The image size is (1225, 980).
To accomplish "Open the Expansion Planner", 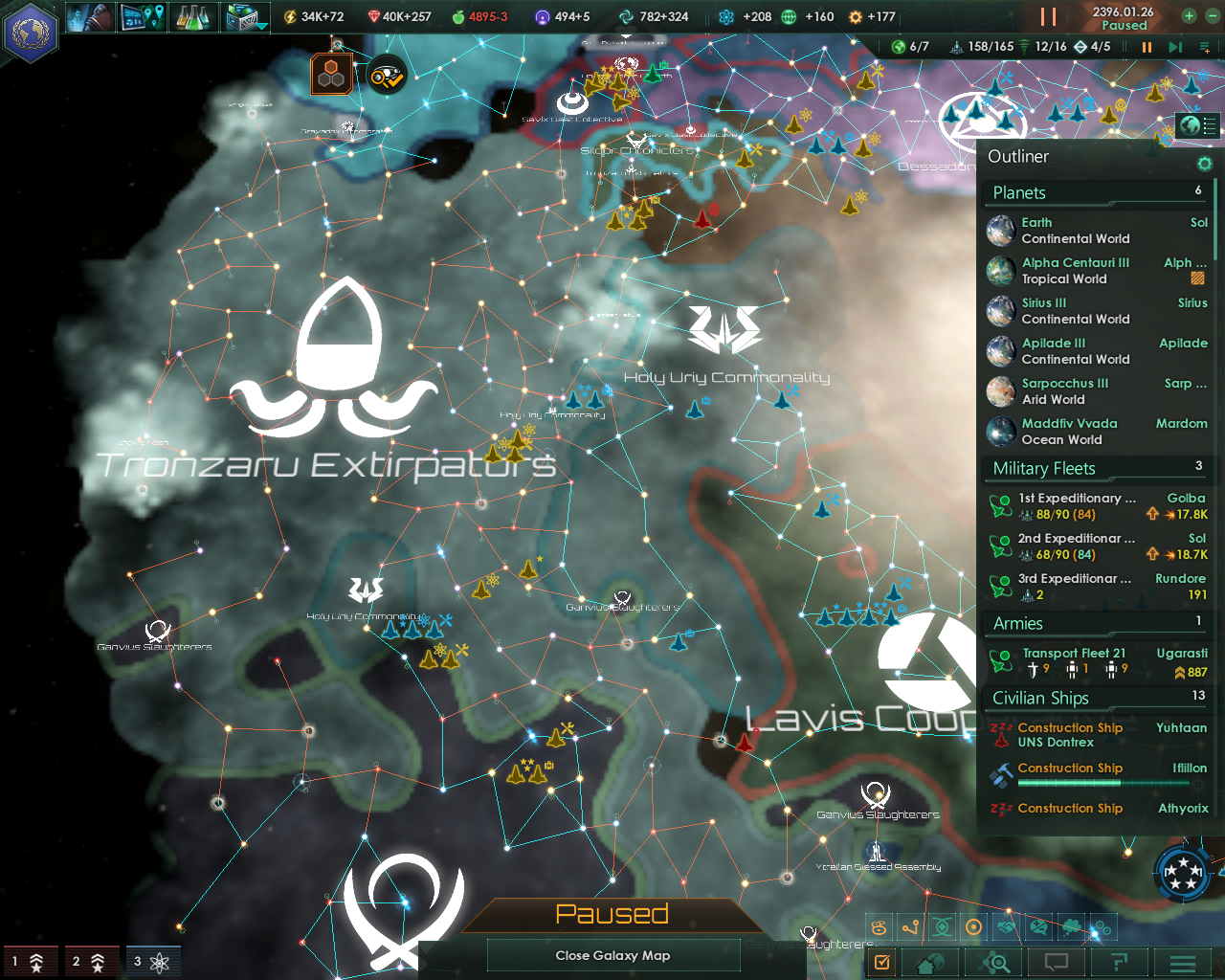I will [x=144, y=17].
